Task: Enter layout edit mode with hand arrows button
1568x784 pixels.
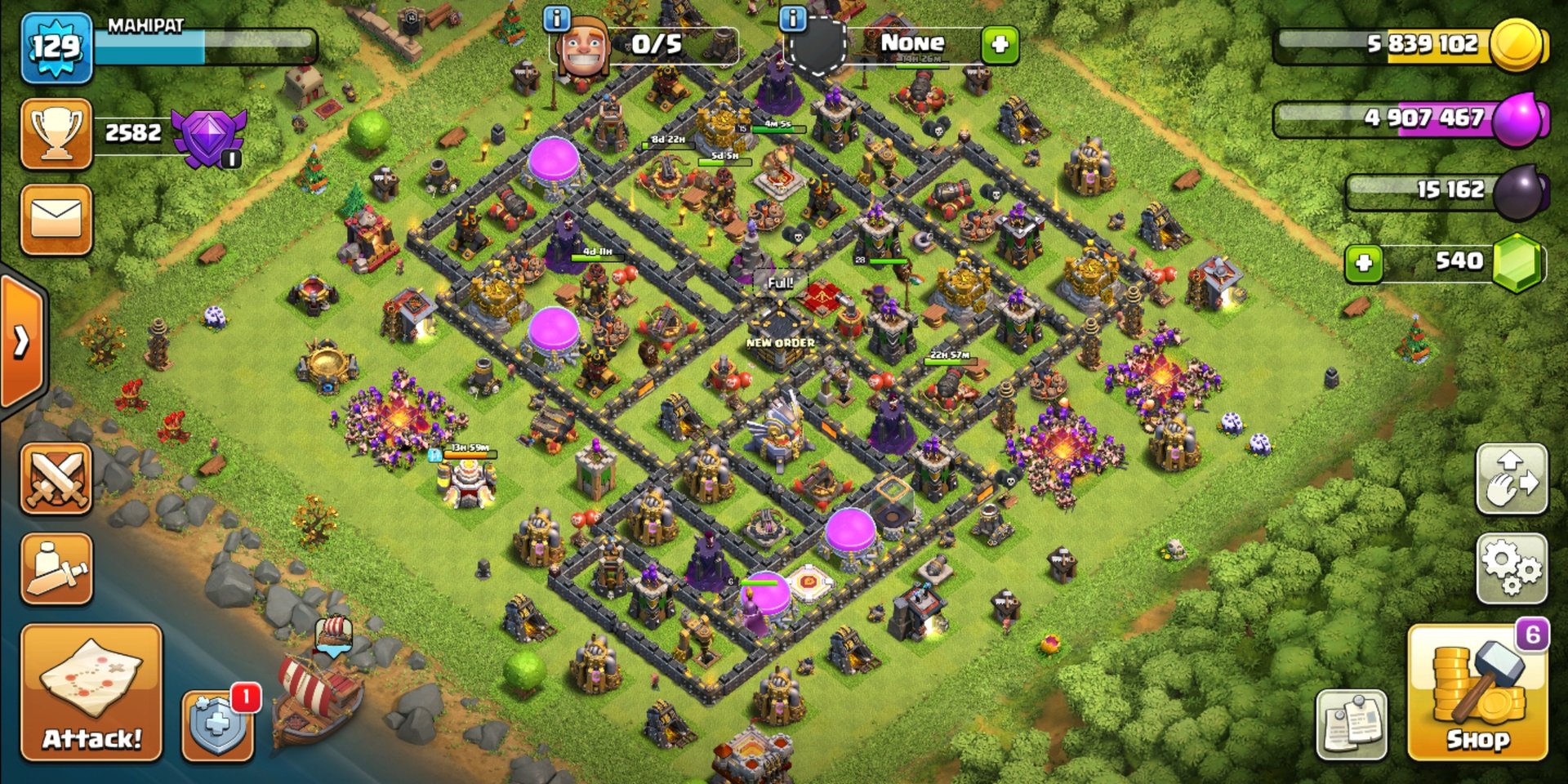Action: [1511, 479]
